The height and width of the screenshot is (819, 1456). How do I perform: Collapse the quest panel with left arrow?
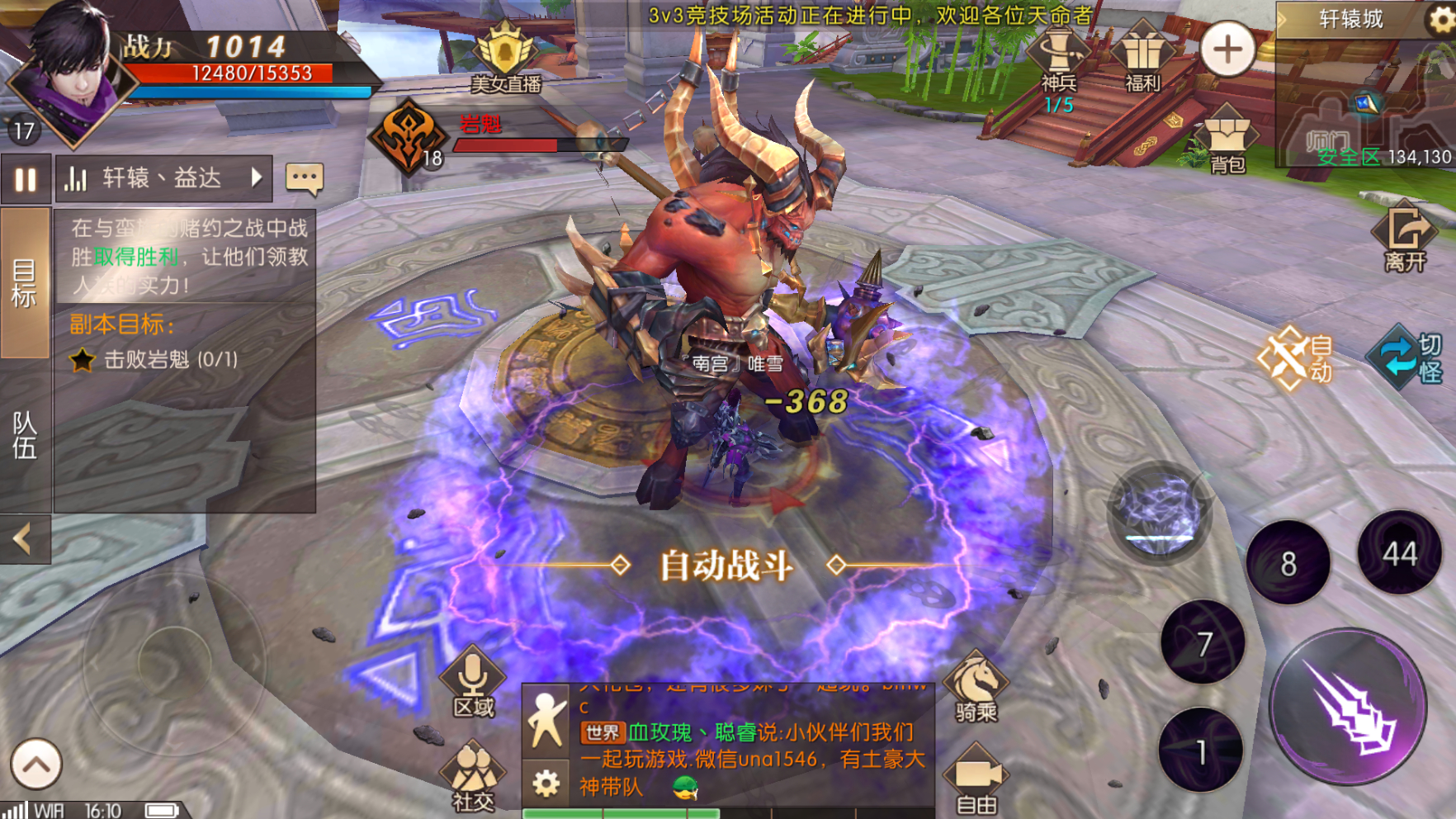point(25,539)
